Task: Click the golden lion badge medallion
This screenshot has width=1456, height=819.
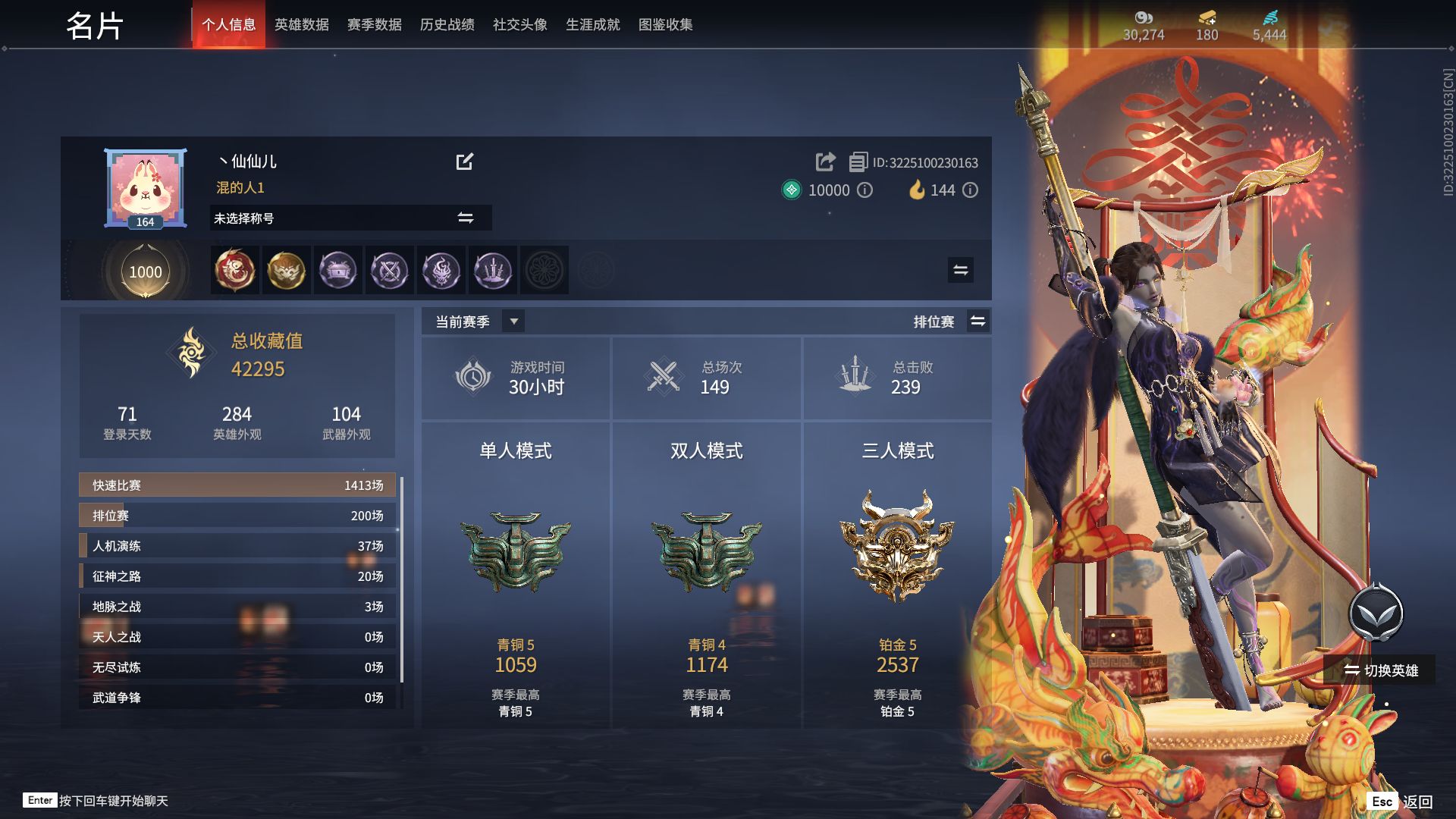Action: point(287,270)
